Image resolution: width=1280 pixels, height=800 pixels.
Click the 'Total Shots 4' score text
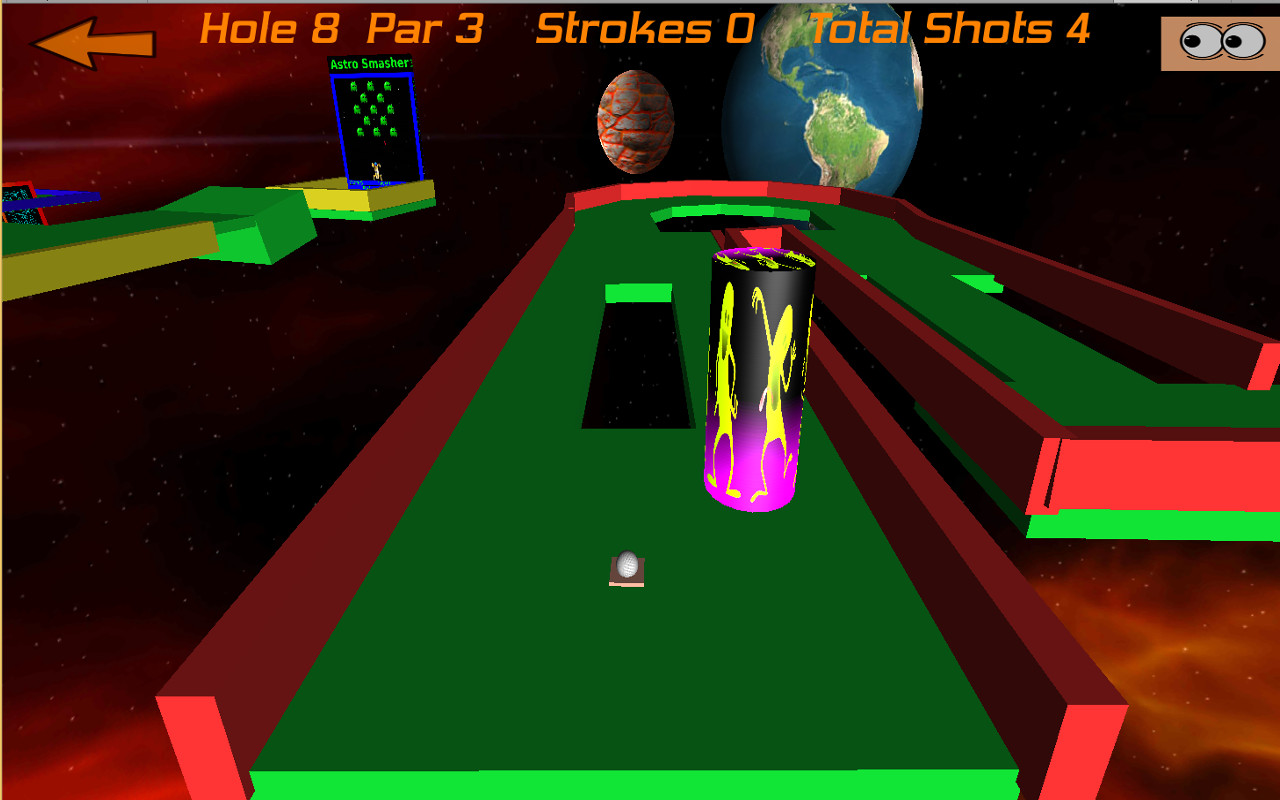950,28
